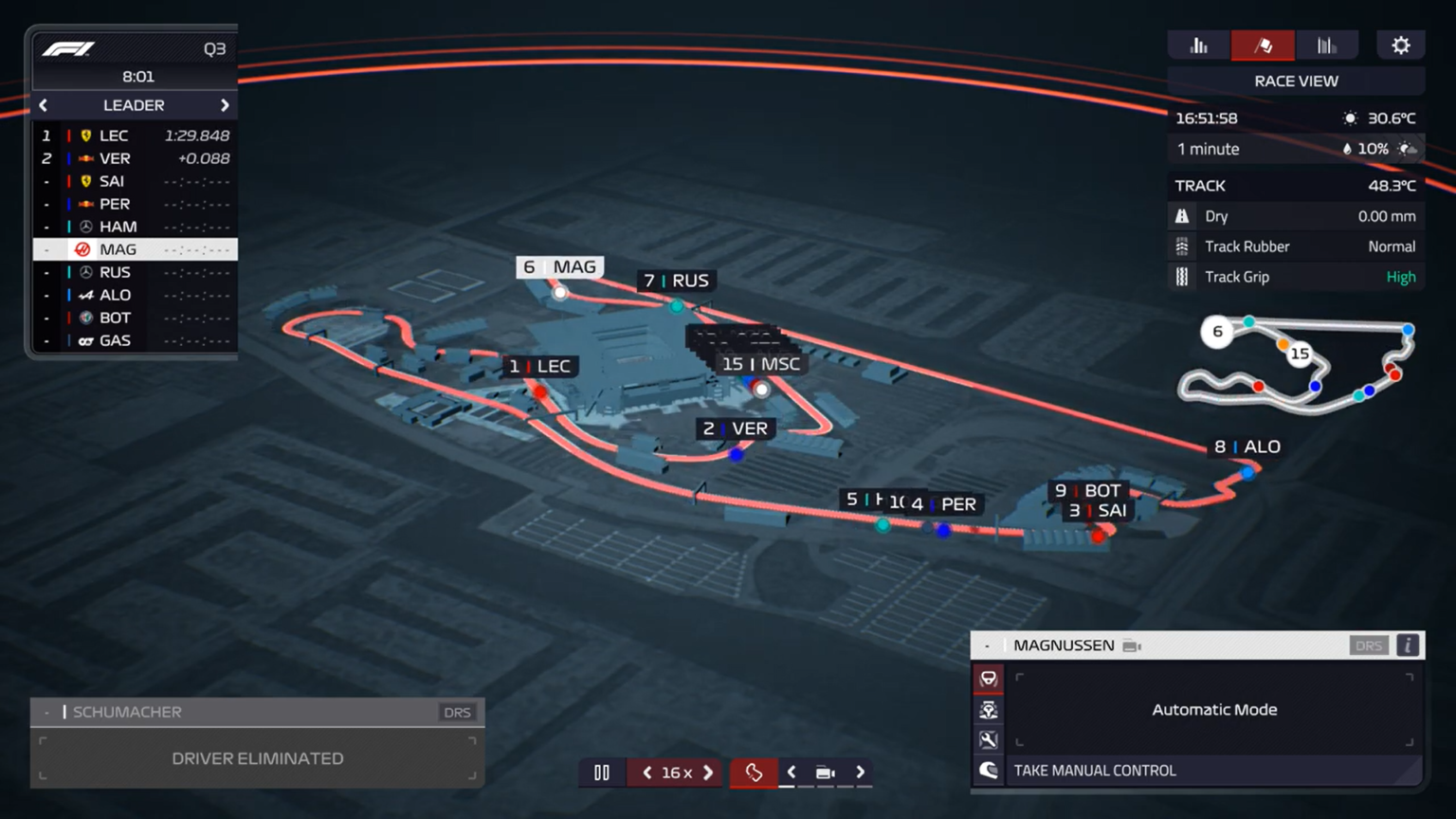1456x819 pixels.
Task: Select the left bar chart view icon
Action: click(x=1198, y=44)
